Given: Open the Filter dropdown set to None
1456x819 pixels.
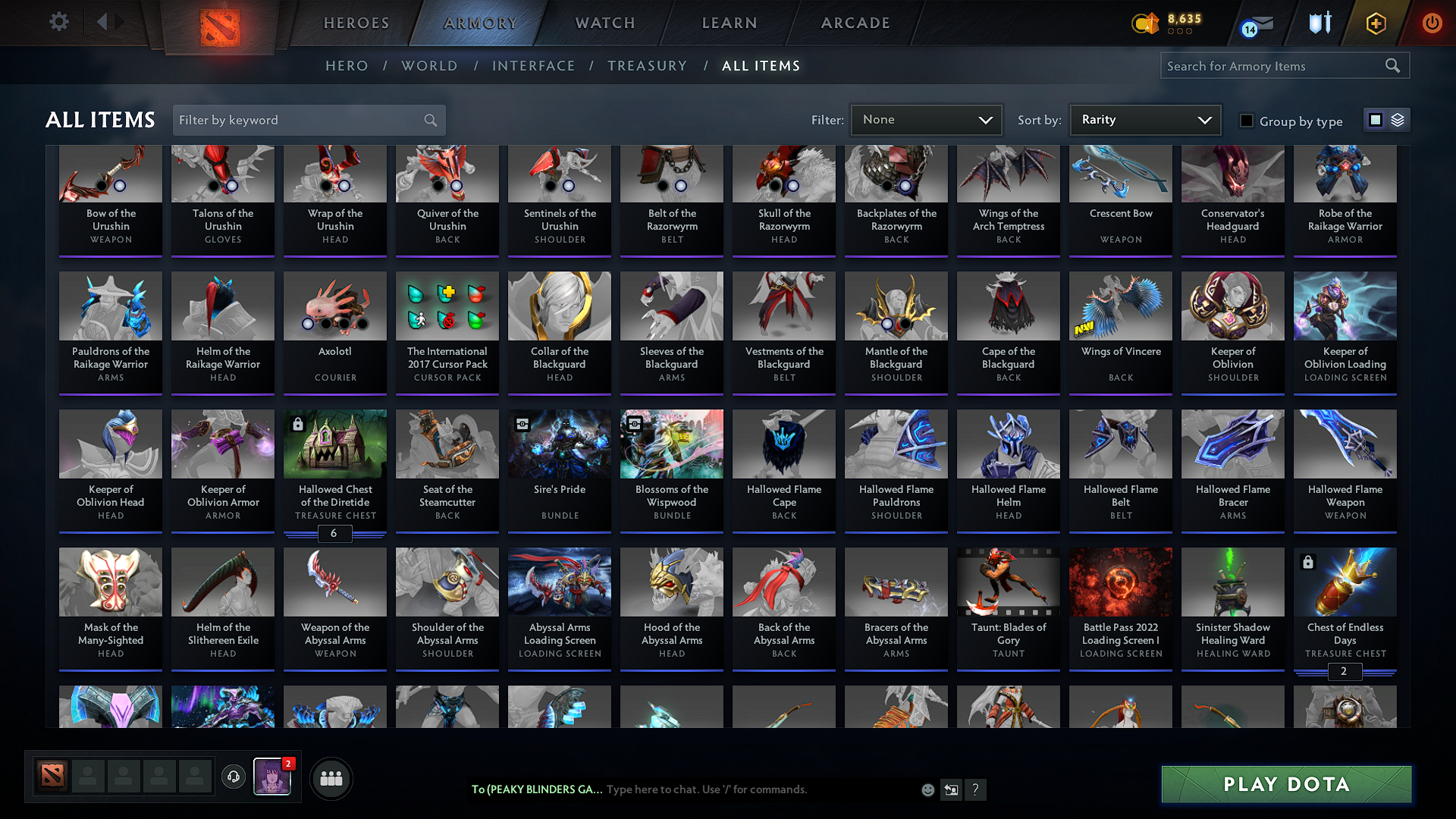Looking at the screenshot, I should pyautogui.click(x=926, y=119).
